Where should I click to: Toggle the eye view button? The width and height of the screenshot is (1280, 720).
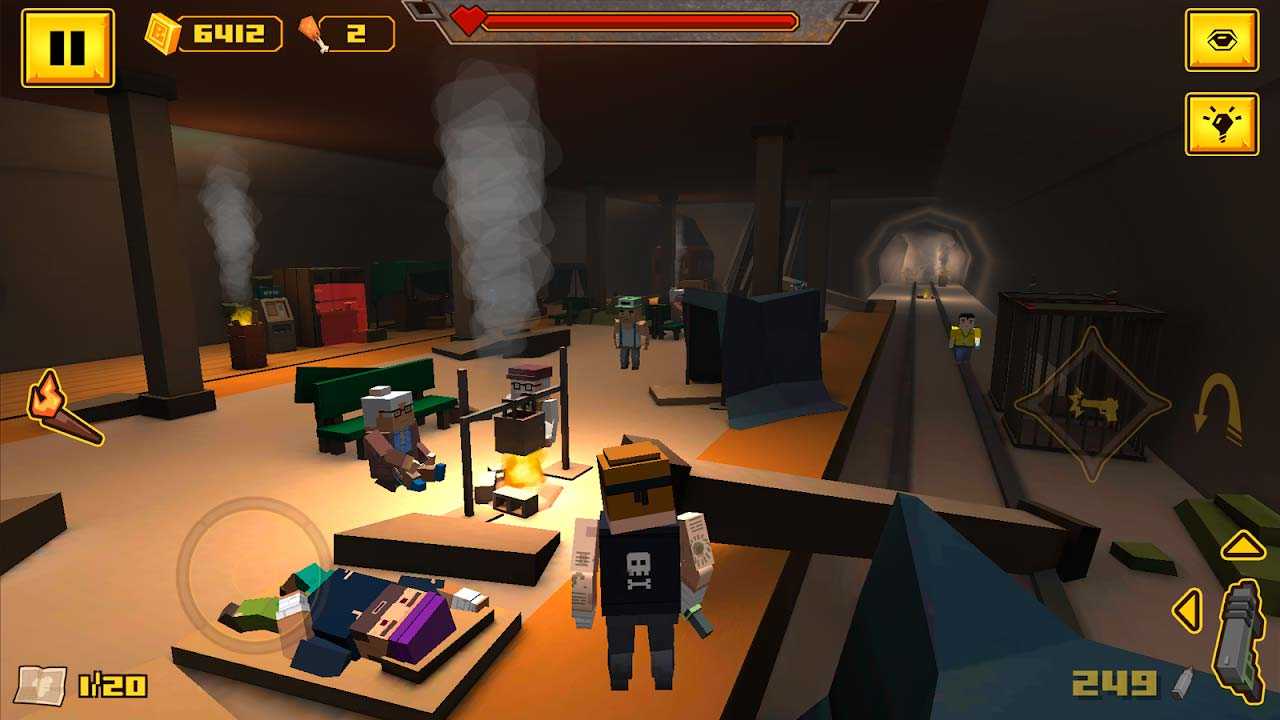[1221, 40]
